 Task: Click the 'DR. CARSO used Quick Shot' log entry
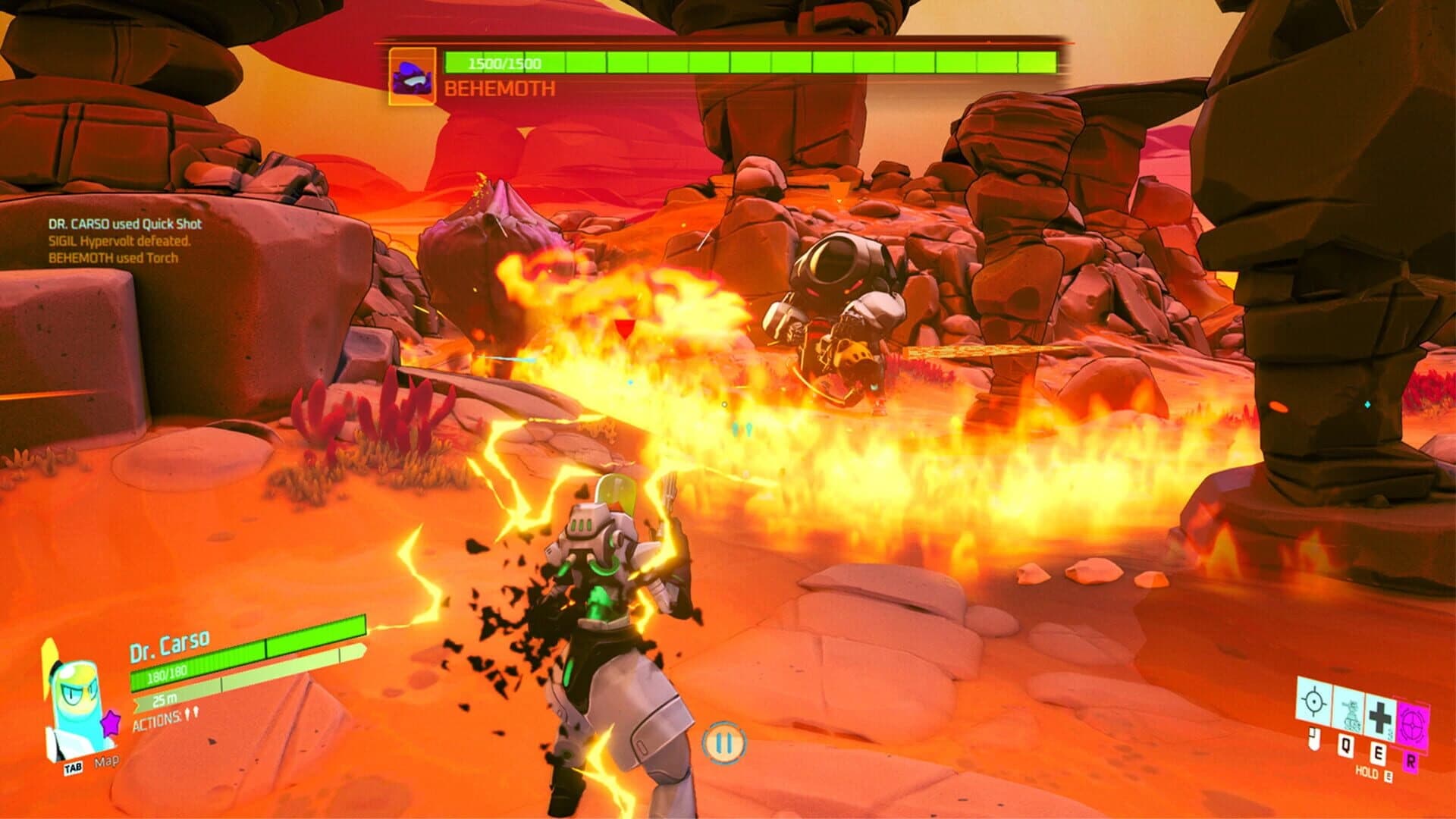125,224
